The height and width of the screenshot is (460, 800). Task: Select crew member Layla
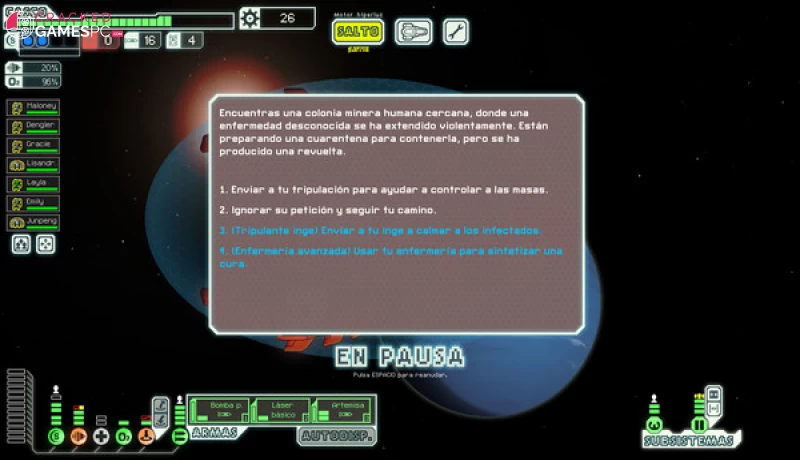(33, 184)
